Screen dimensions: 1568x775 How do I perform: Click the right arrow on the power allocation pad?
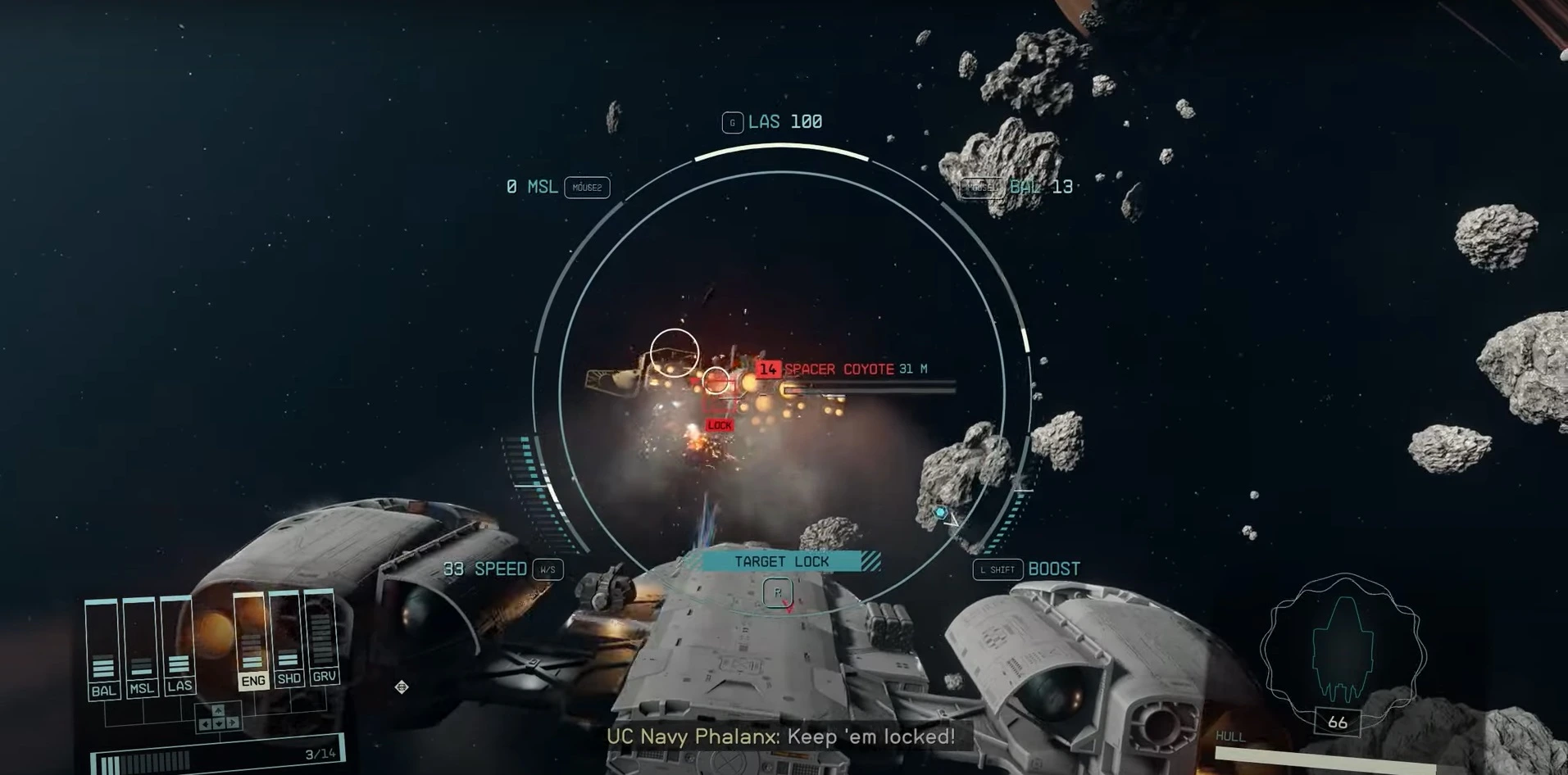[x=233, y=722]
